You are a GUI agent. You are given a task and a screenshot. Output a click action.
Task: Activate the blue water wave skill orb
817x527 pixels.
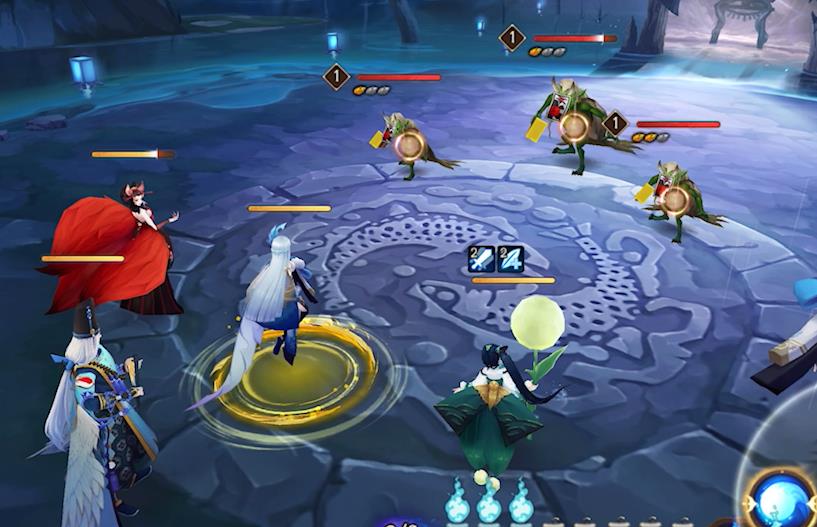pos(785,498)
